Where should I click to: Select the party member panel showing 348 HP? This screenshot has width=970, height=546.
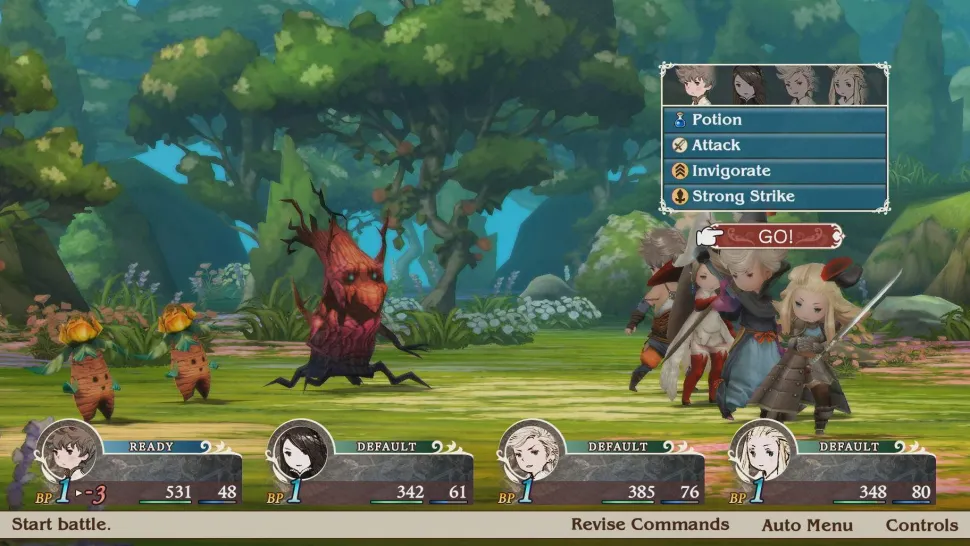point(835,470)
